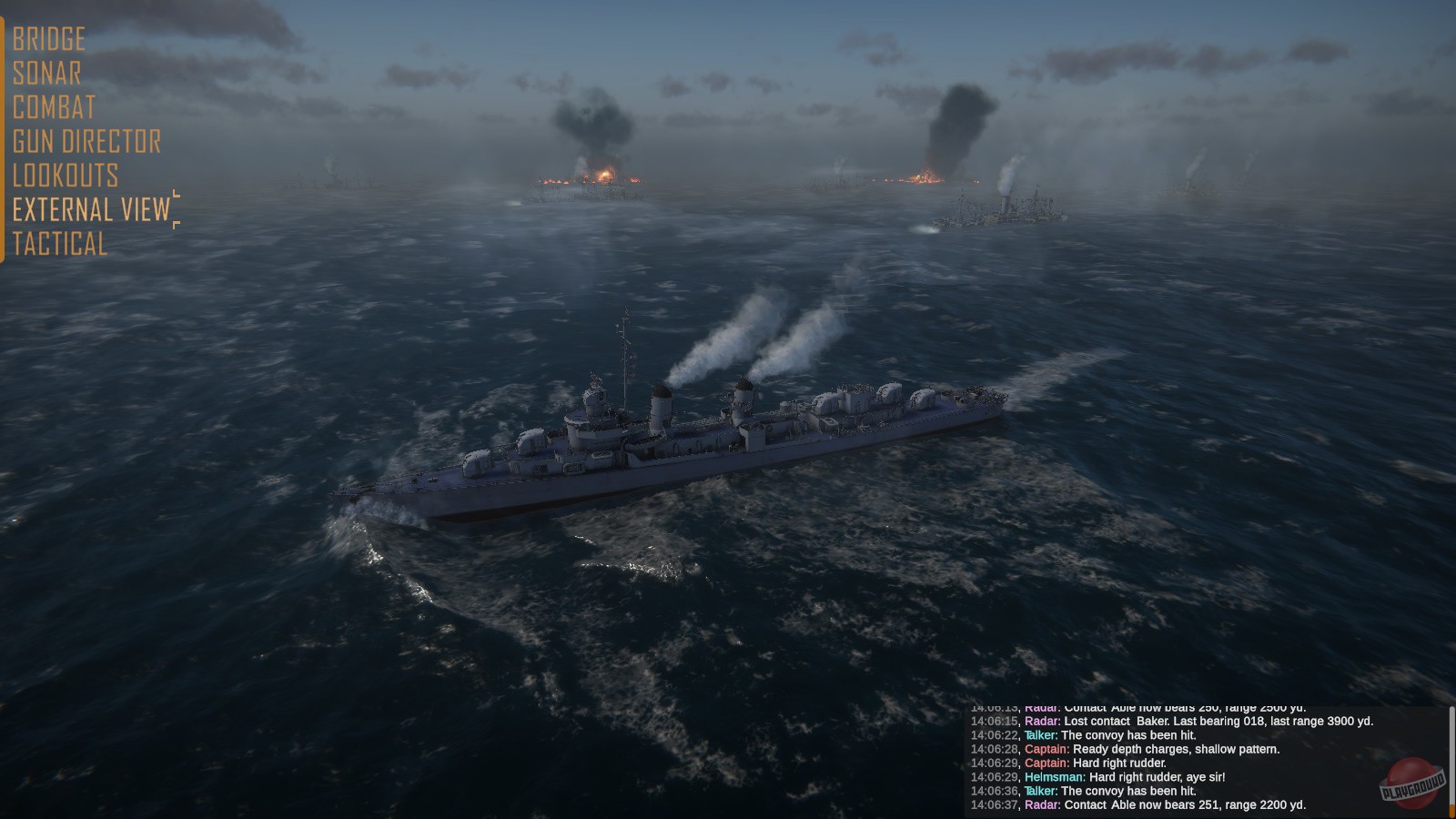View the Lookouts station

pos(64,176)
